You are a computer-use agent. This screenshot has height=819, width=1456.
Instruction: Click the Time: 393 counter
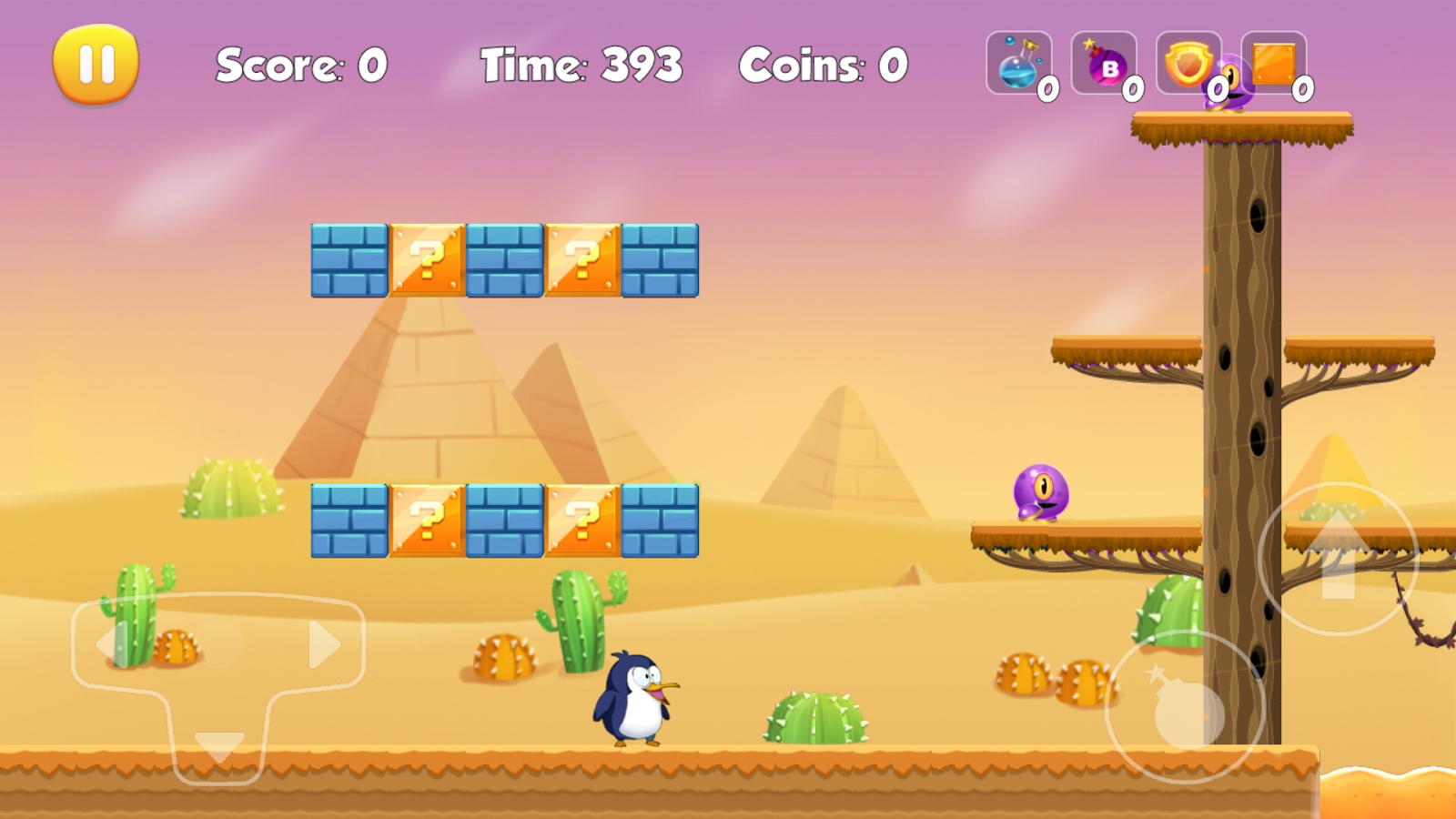(582, 66)
